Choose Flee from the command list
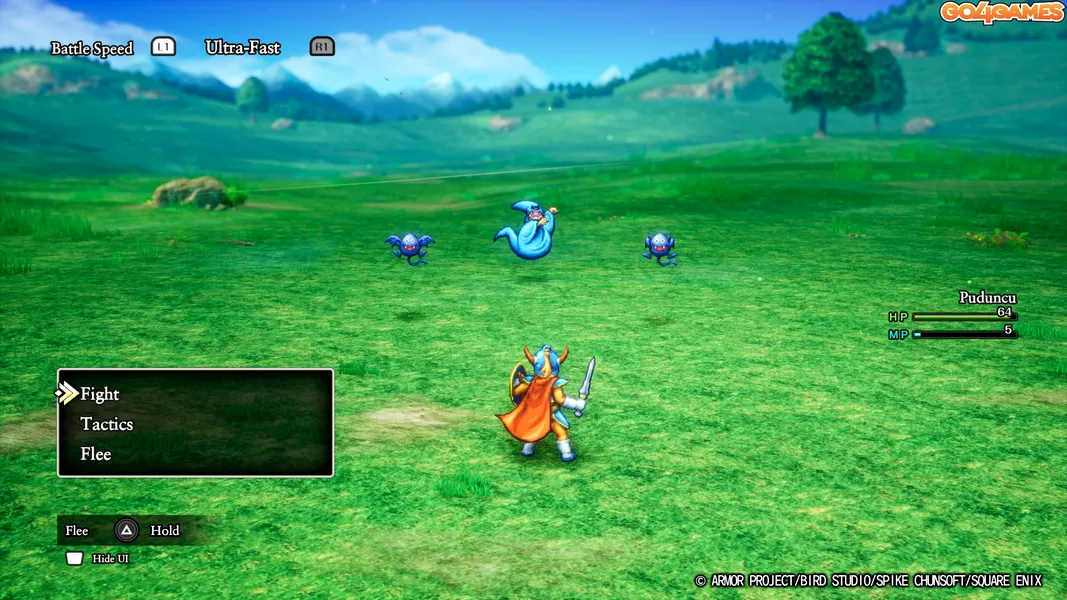The width and height of the screenshot is (1067, 600). click(96, 454)
